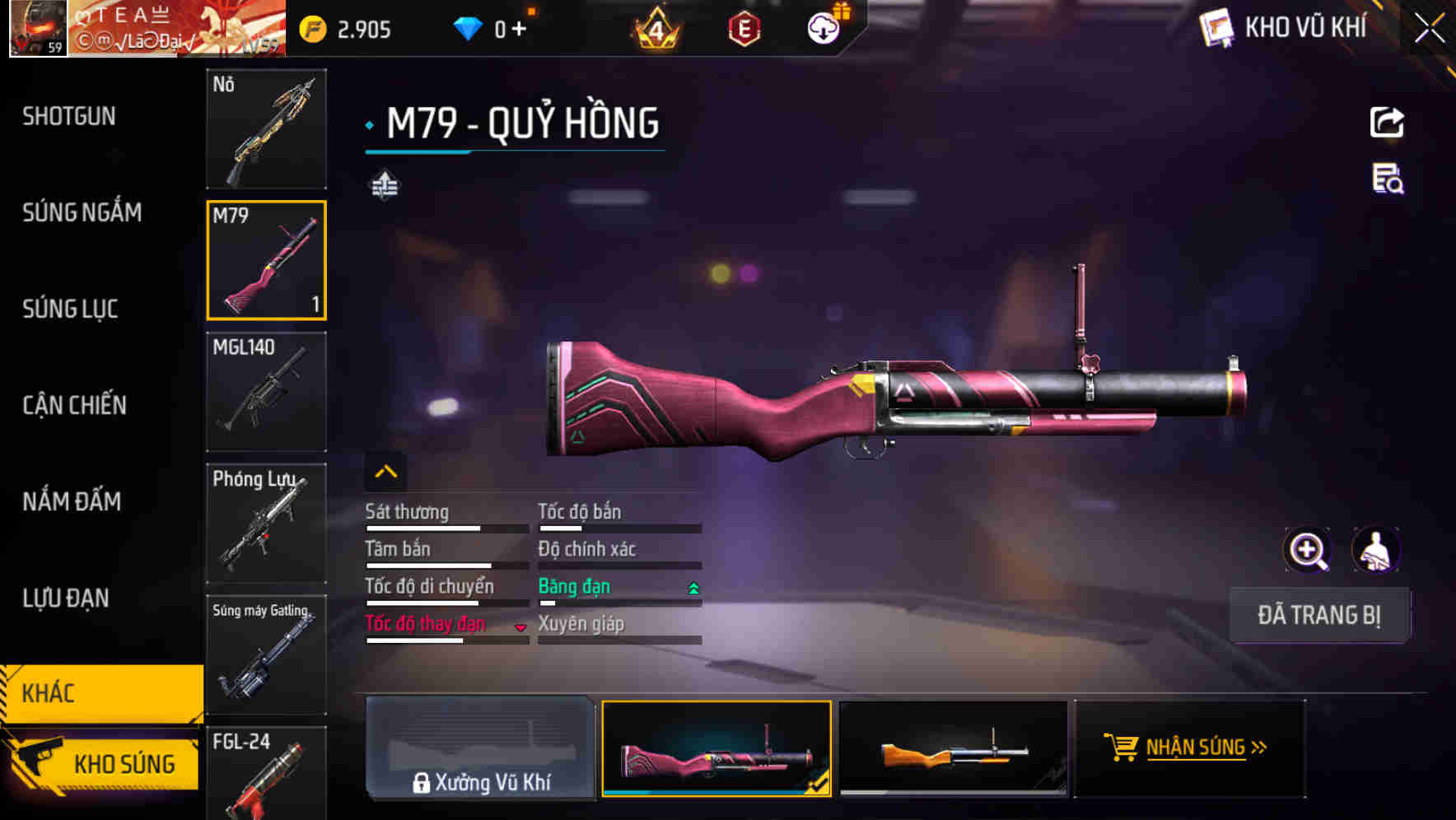The image size is (1456, 820).
Task: Collapse the weapon stats panel chevron
Action: pyautogui.click(x=385, y=471)
